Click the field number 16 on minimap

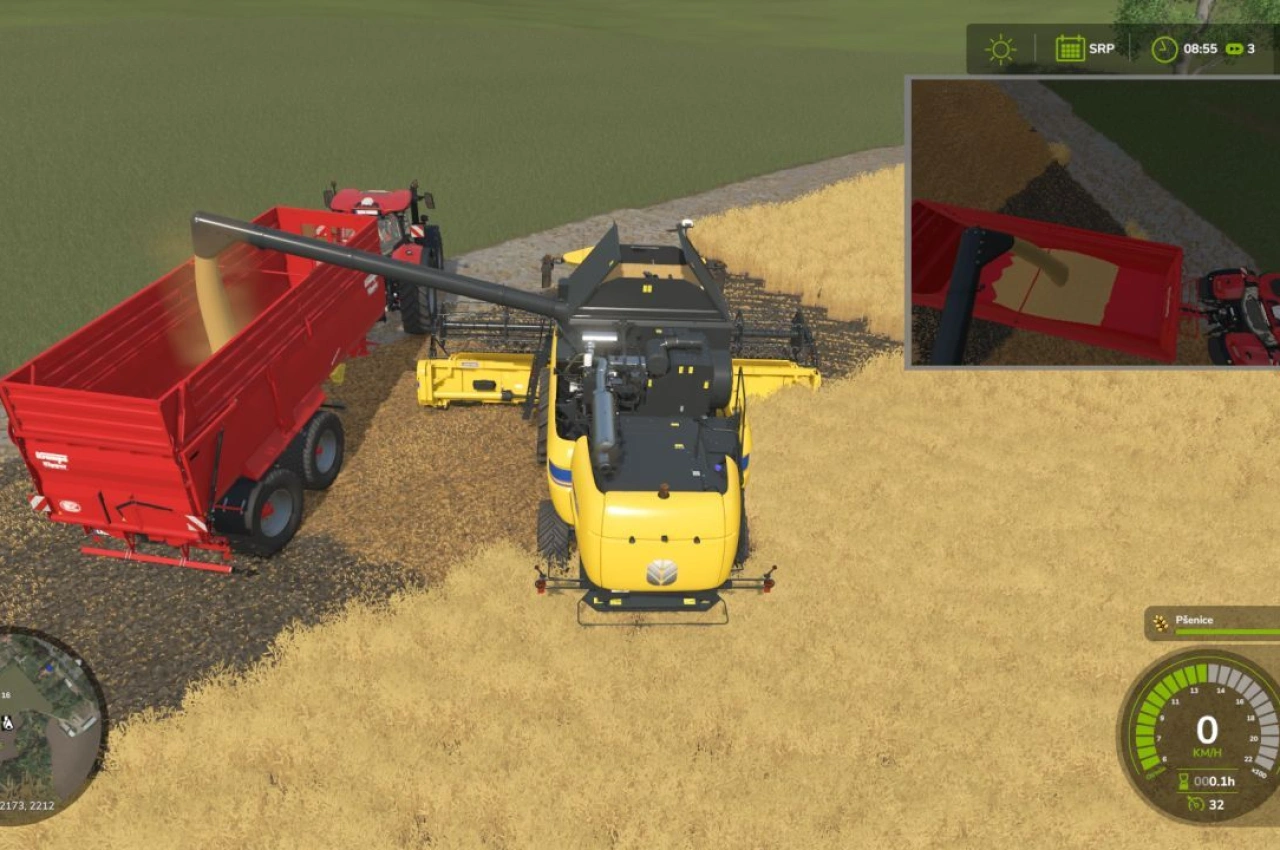pyautogui.click(x=6, y=694)
